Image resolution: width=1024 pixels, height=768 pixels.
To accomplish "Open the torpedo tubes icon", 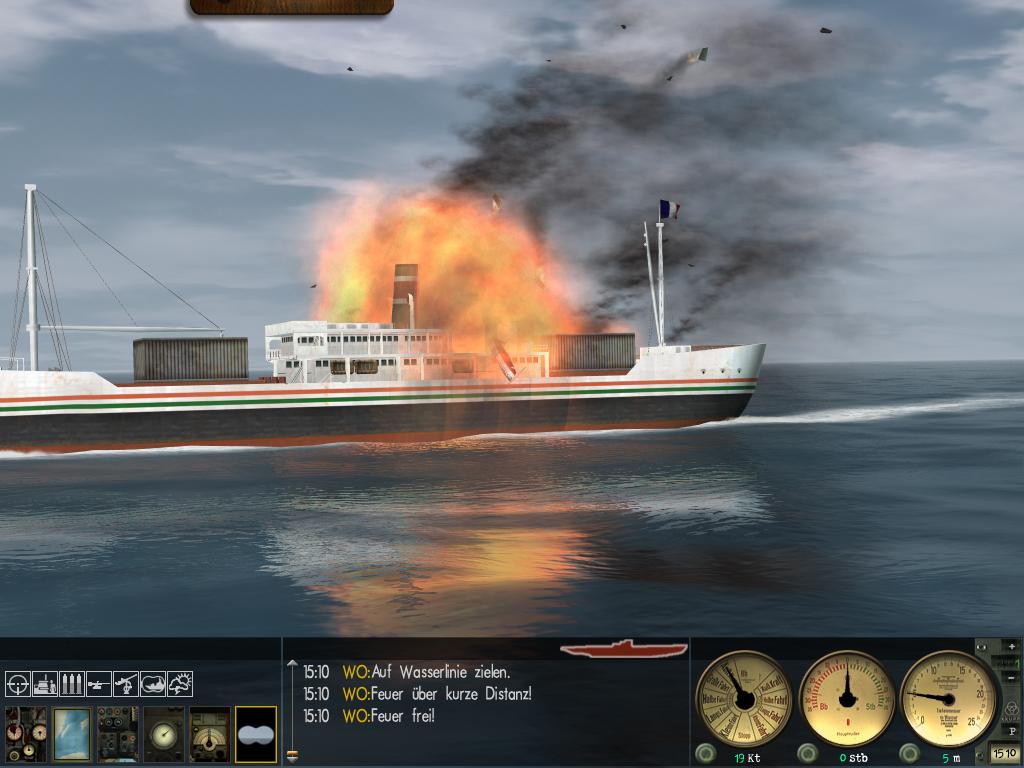I will tap(72, 684).
